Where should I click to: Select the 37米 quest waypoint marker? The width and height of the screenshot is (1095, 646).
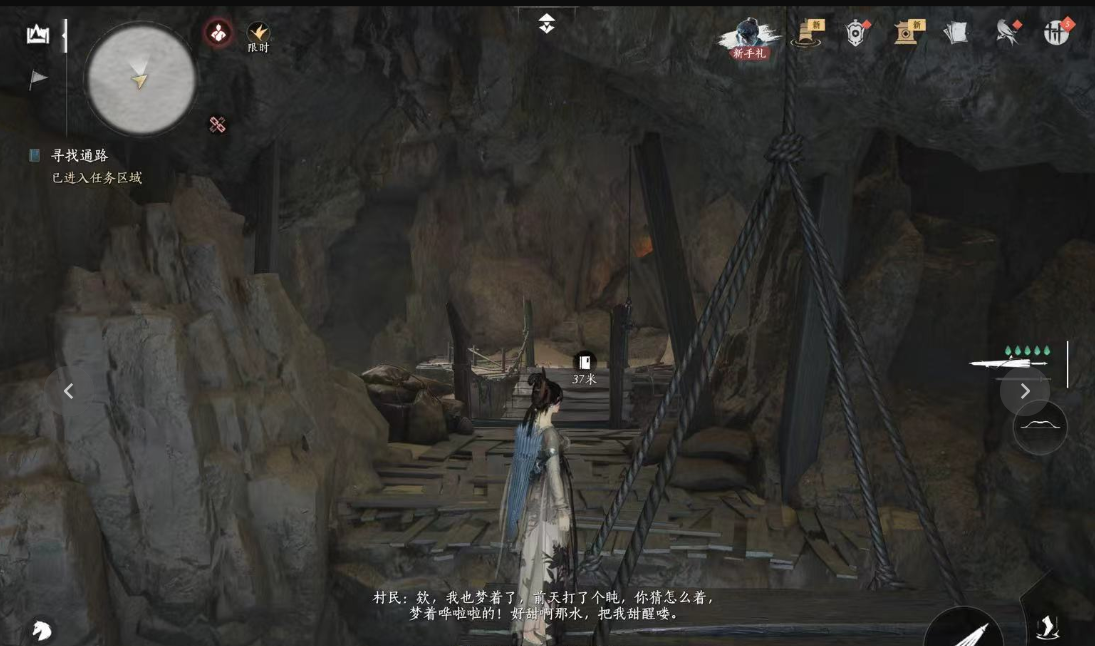coord(584,363)
